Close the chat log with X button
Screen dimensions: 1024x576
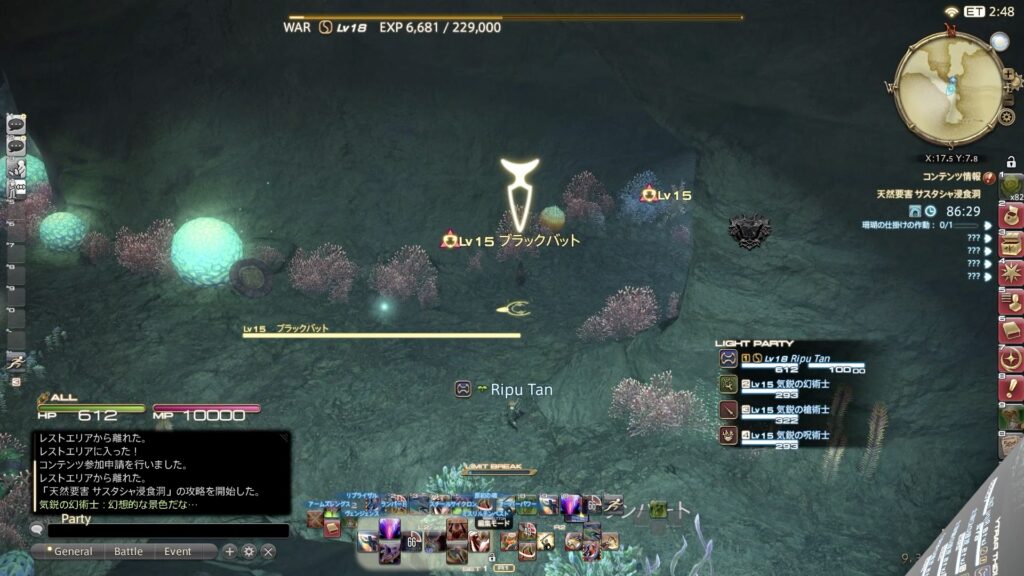pyautogui.click(x=268, y=551)
